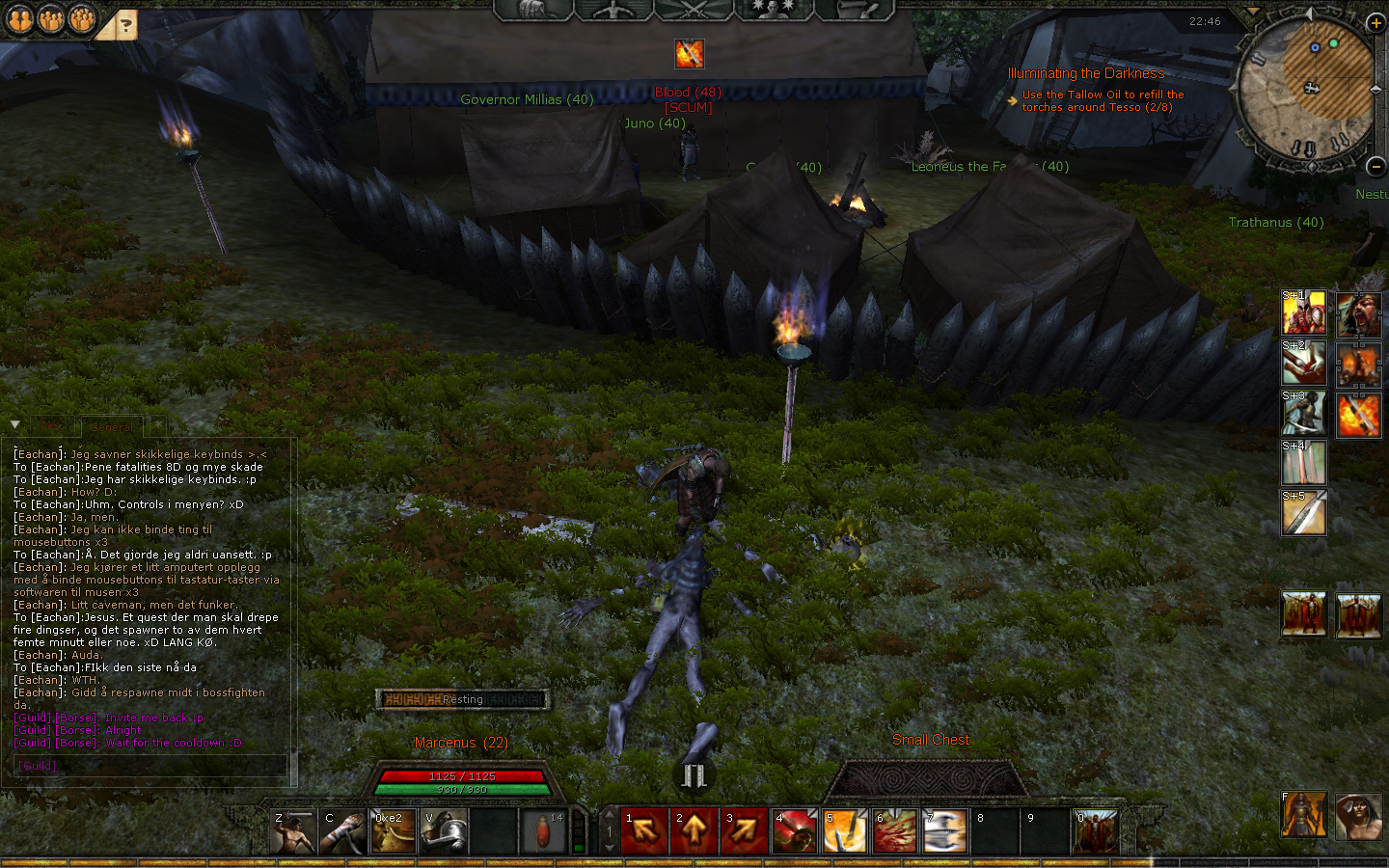Viewport: 1389px width, 868px height.
Task: Activate the flaming sword icon in right sidebar
Action: 1359,416
